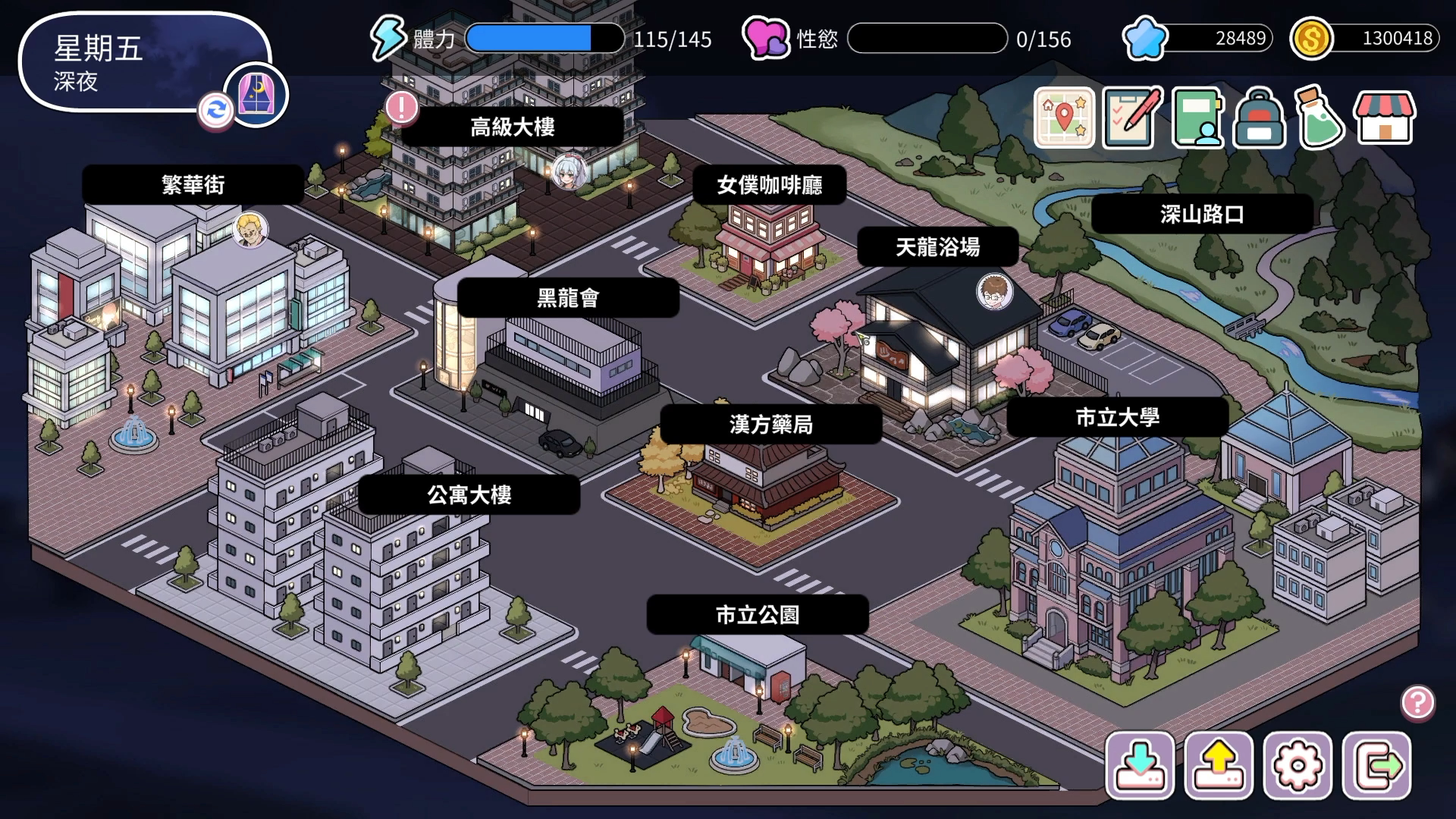Click the save game download-arrow button
1456x819 pixels.
(1140, 765)
